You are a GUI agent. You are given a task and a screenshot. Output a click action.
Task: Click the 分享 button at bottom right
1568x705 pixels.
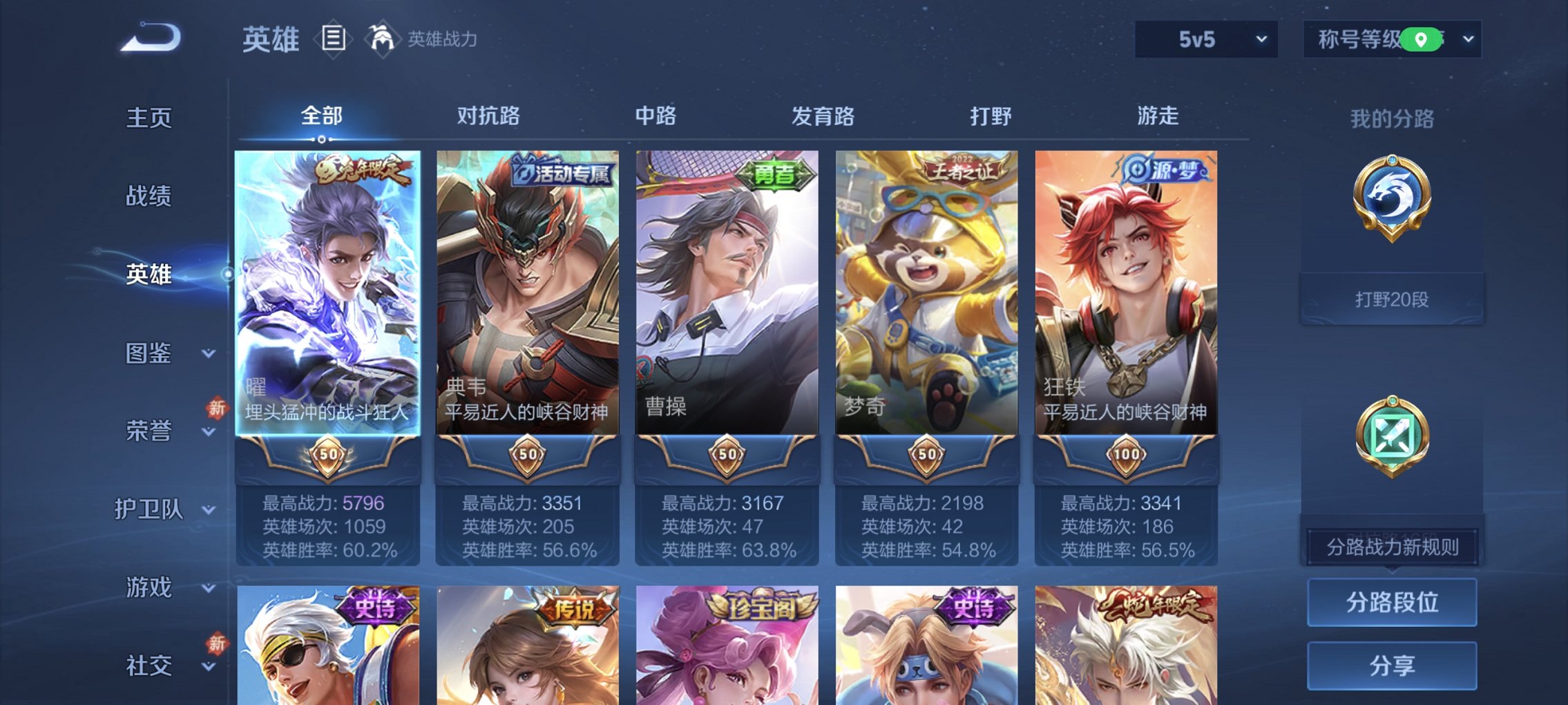[x=1392, y=664]
